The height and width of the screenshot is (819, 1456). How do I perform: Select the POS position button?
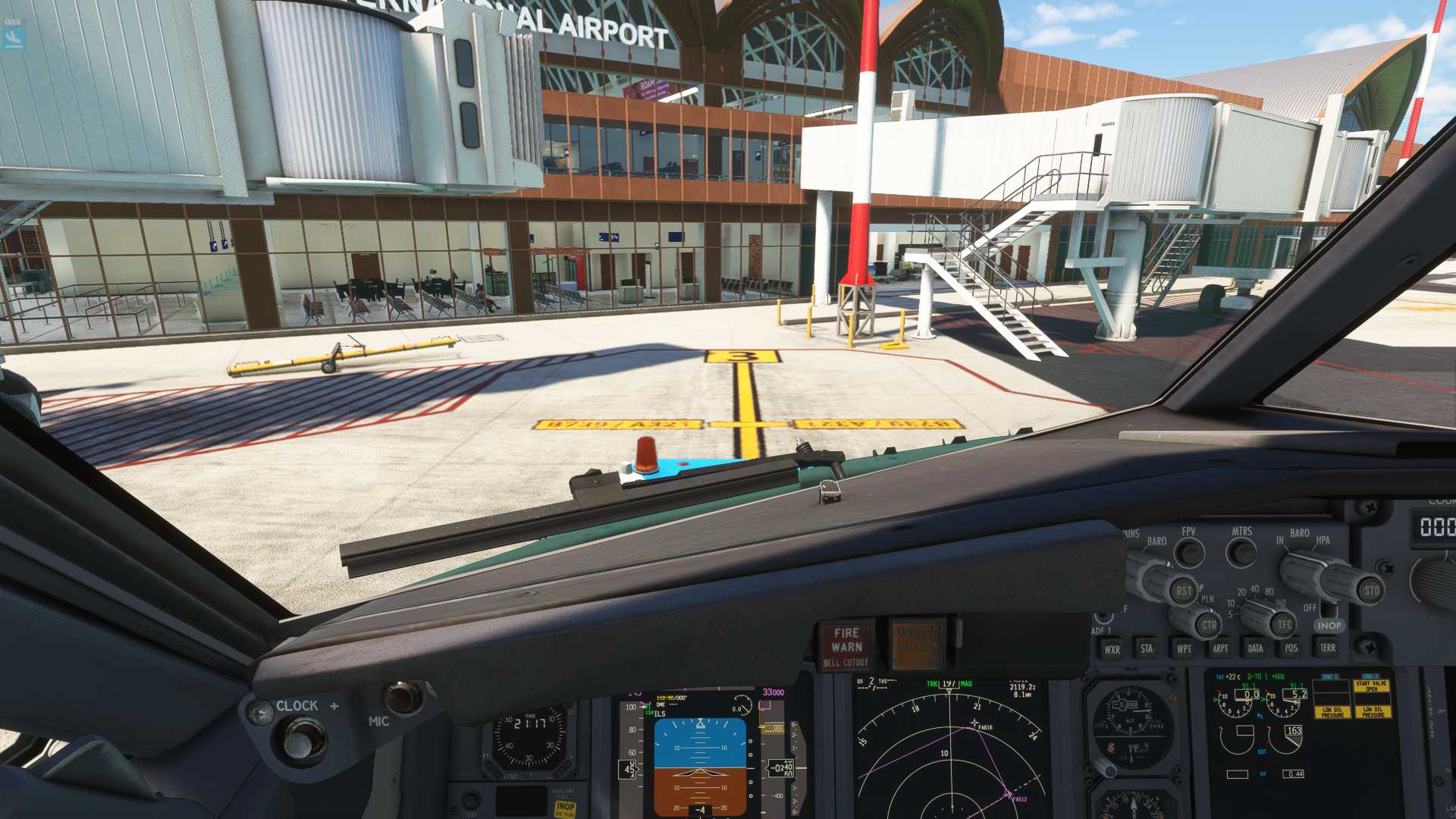point(1291,648)
